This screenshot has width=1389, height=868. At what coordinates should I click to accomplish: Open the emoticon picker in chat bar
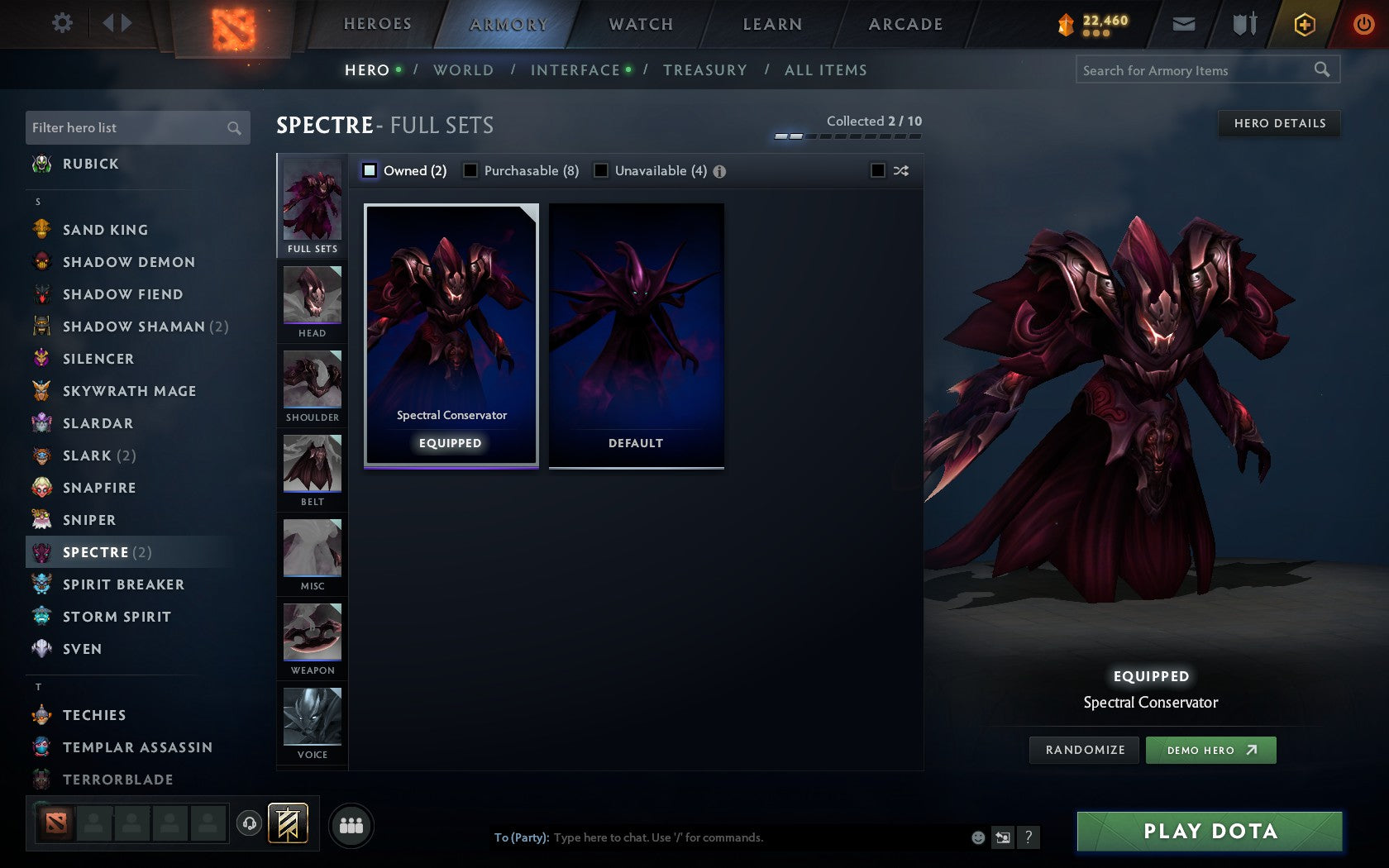point(977,837)
